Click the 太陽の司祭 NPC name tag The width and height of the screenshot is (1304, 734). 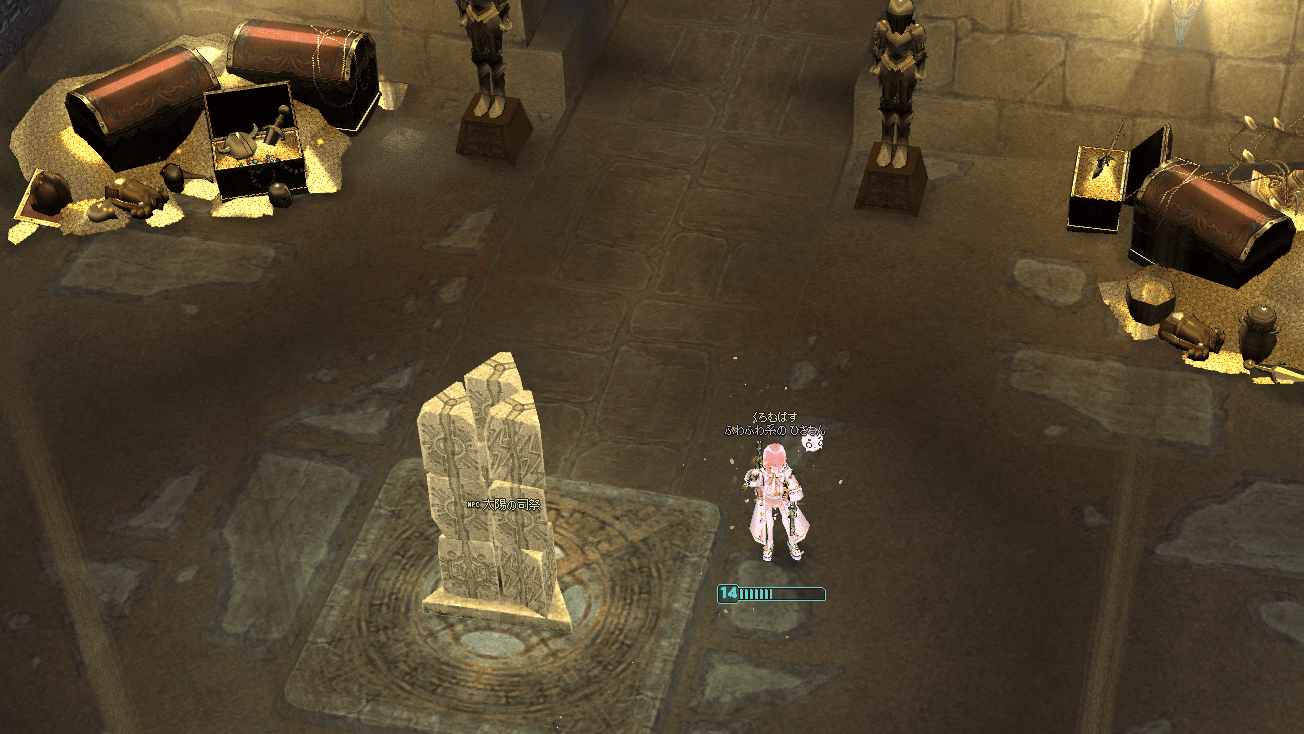tap(504, 506)
